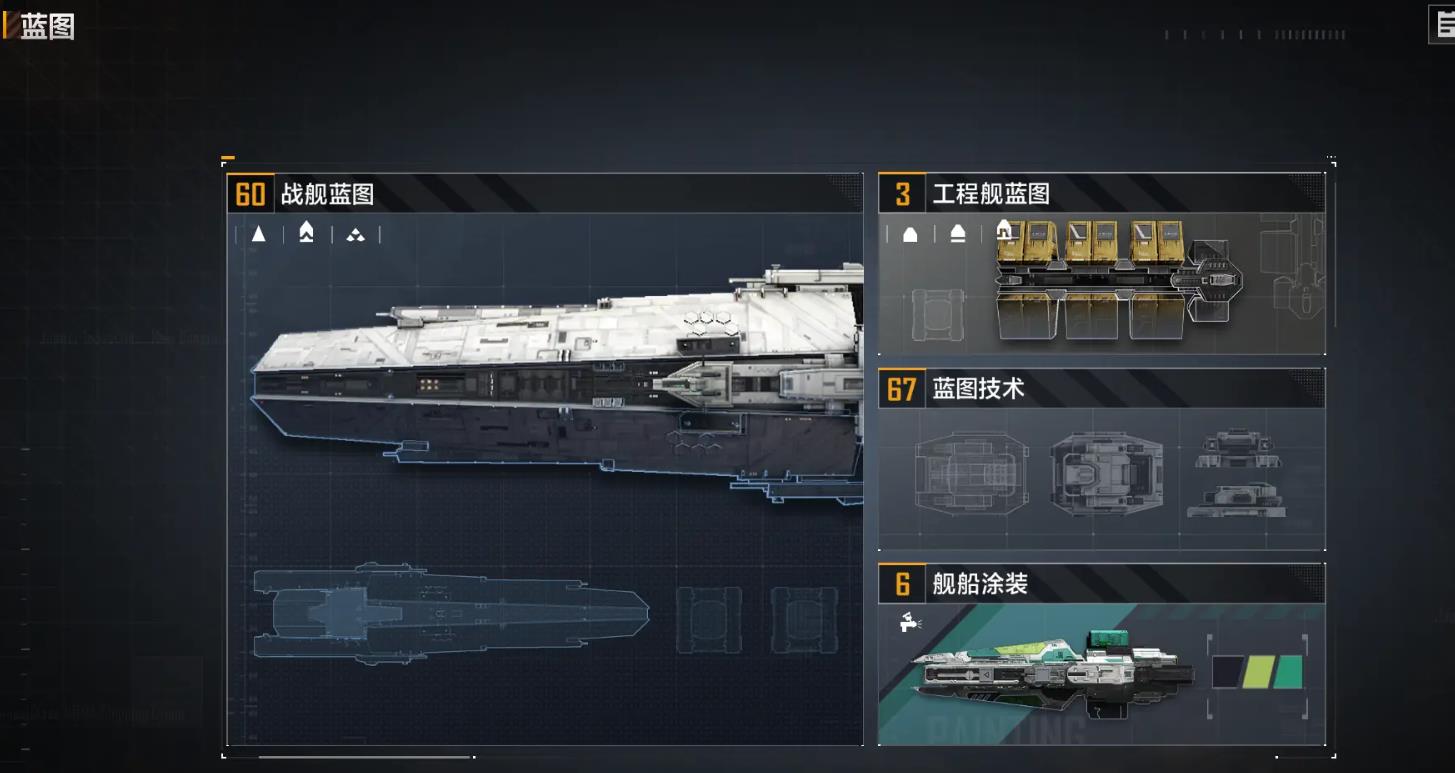Open the 战舰蓝图 warship blueprints panel
The width and height of the screenshot is (1455, 773).
544,460
